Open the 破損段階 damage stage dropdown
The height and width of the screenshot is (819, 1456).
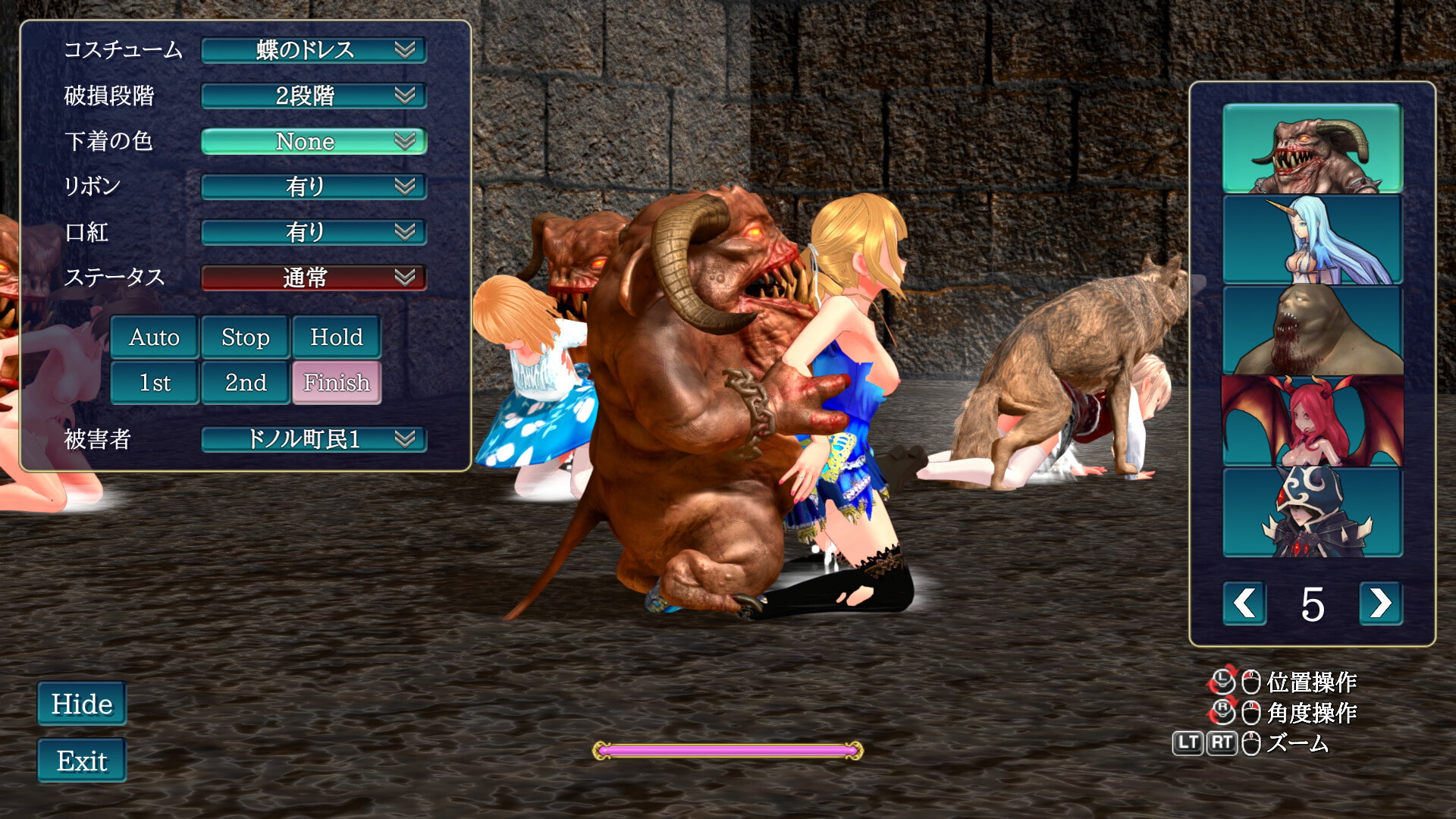tap(313, 96)
